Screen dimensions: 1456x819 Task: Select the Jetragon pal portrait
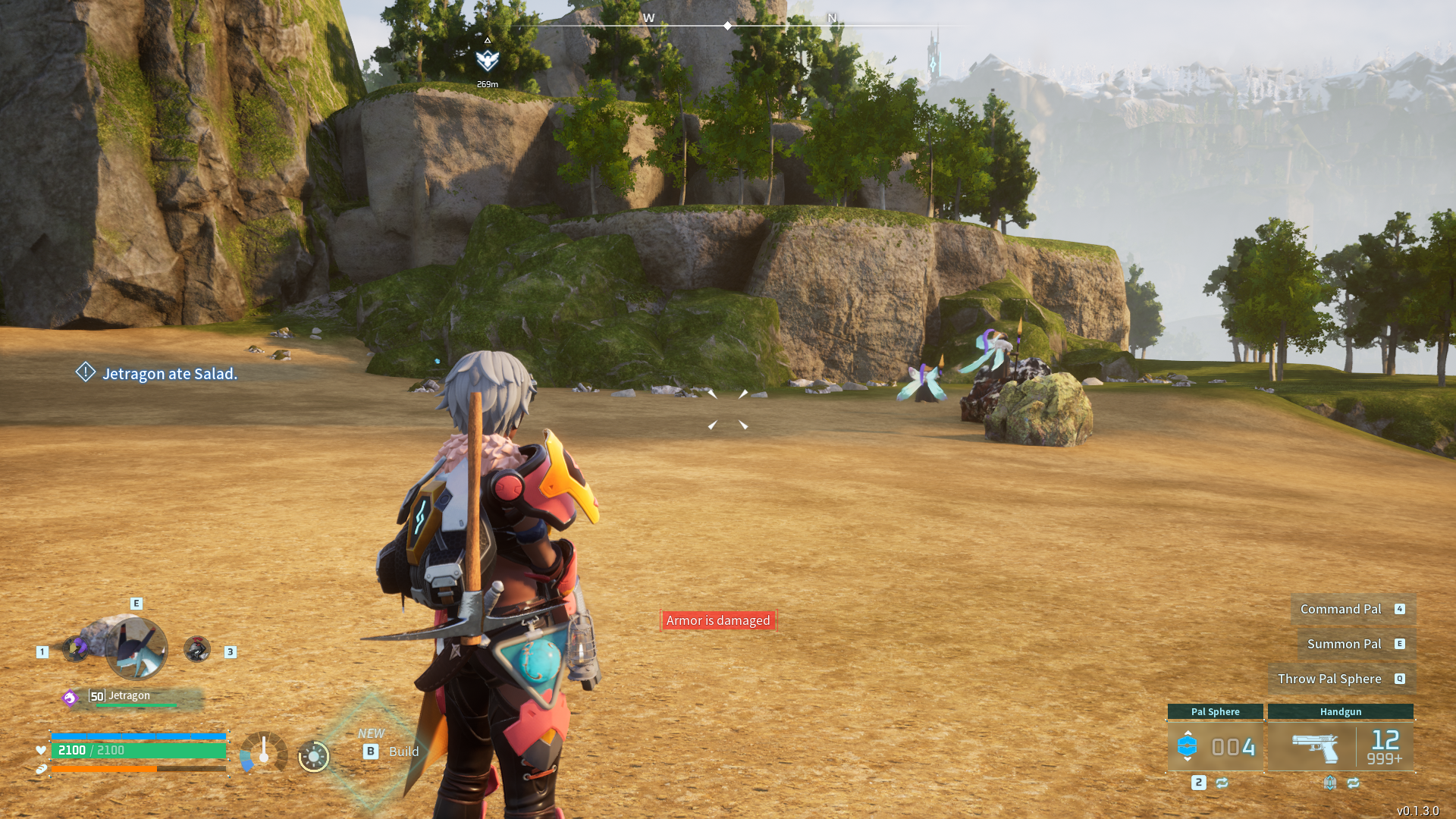click(136, 648)
